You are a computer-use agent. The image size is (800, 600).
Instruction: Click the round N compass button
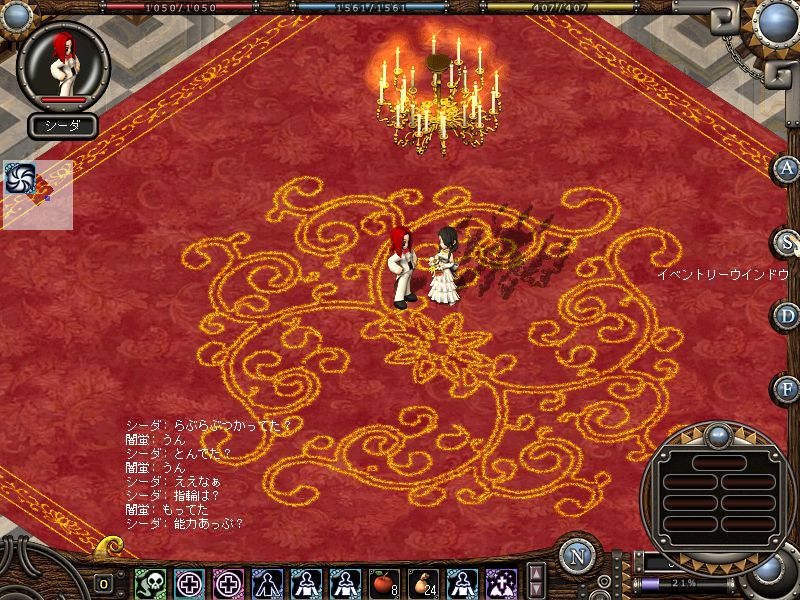pos(577,556)
